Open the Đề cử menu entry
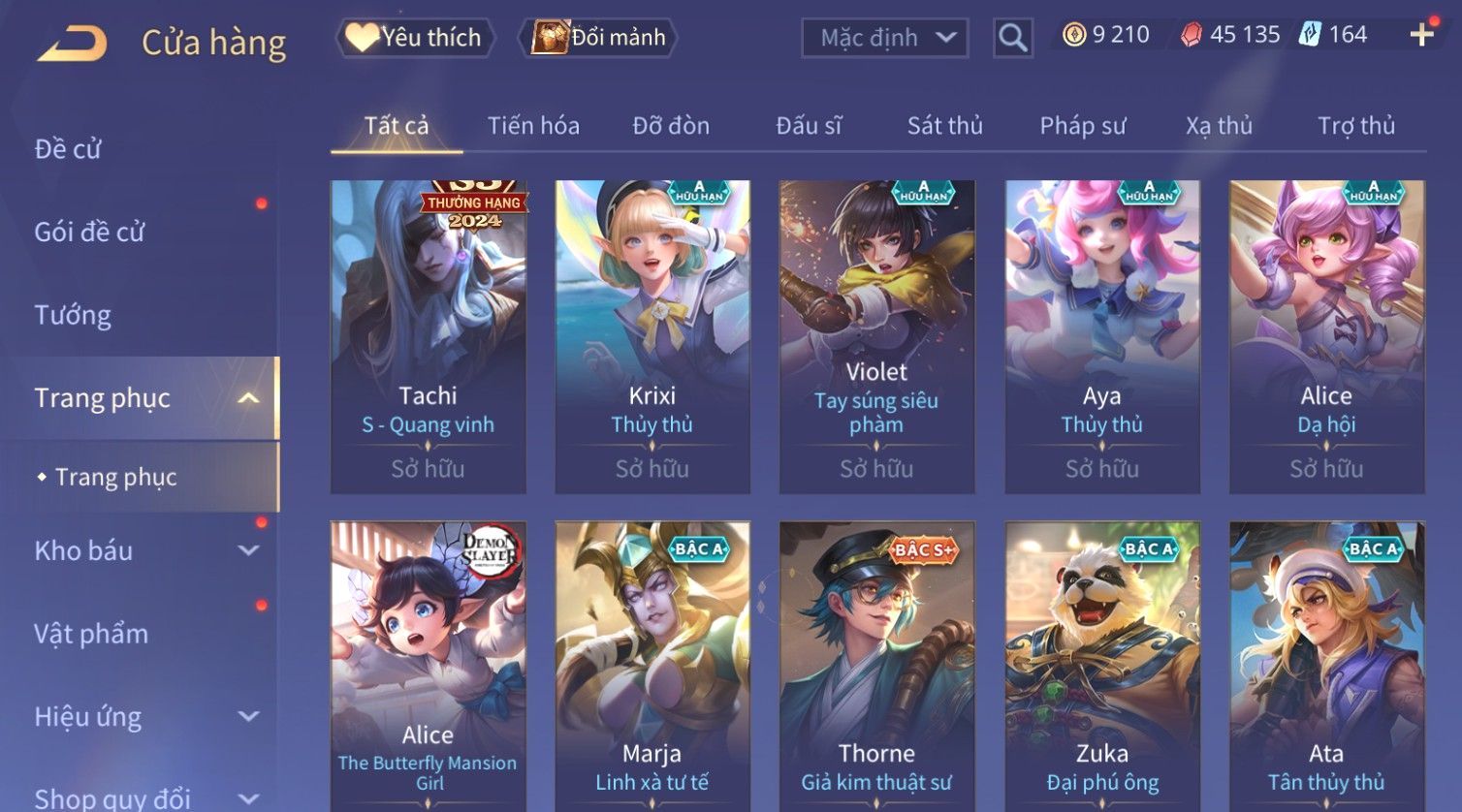 [x=68, y=149]
